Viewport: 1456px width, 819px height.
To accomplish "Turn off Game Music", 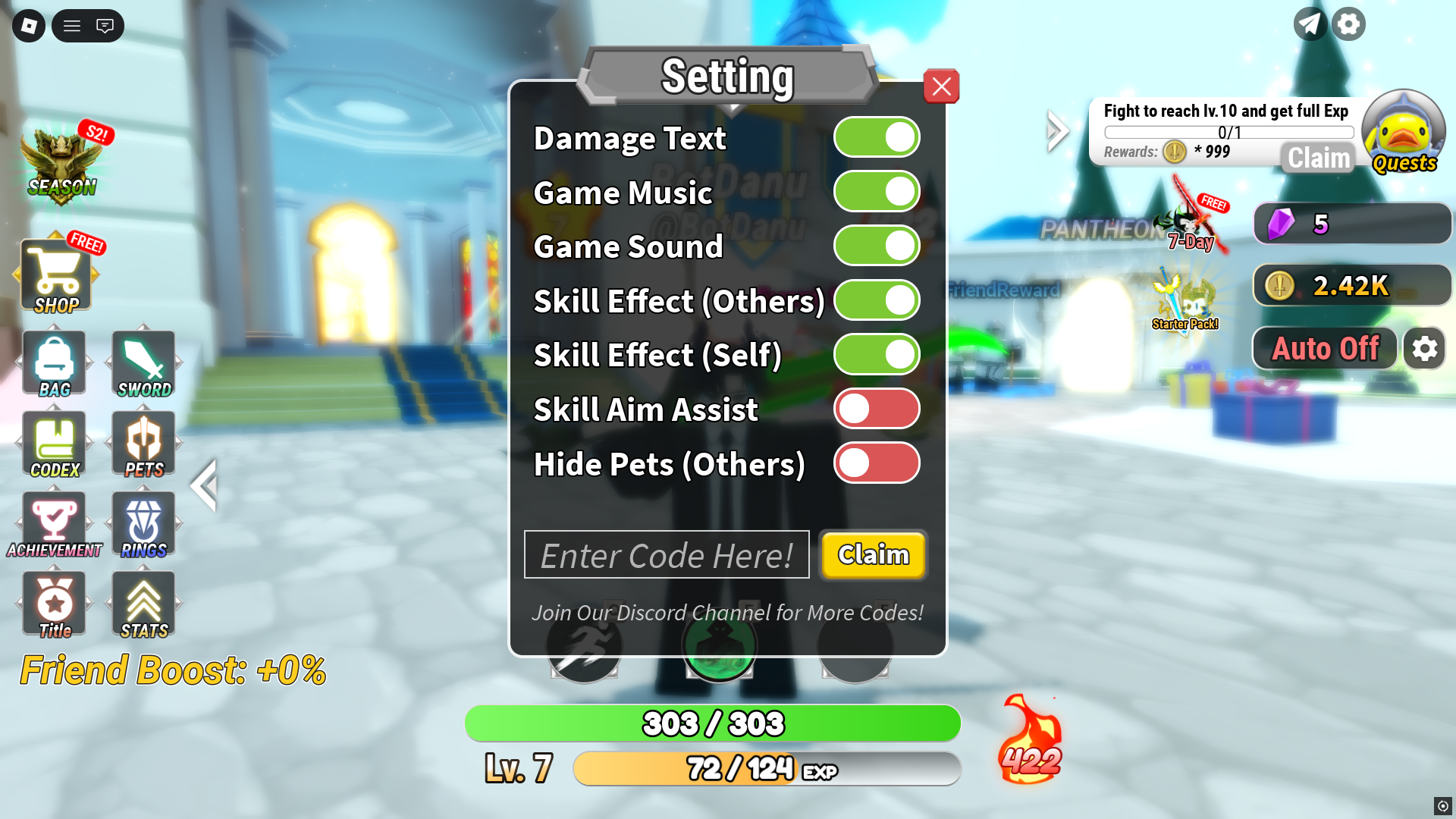I will pyautogui.click(x=877, y=192).
